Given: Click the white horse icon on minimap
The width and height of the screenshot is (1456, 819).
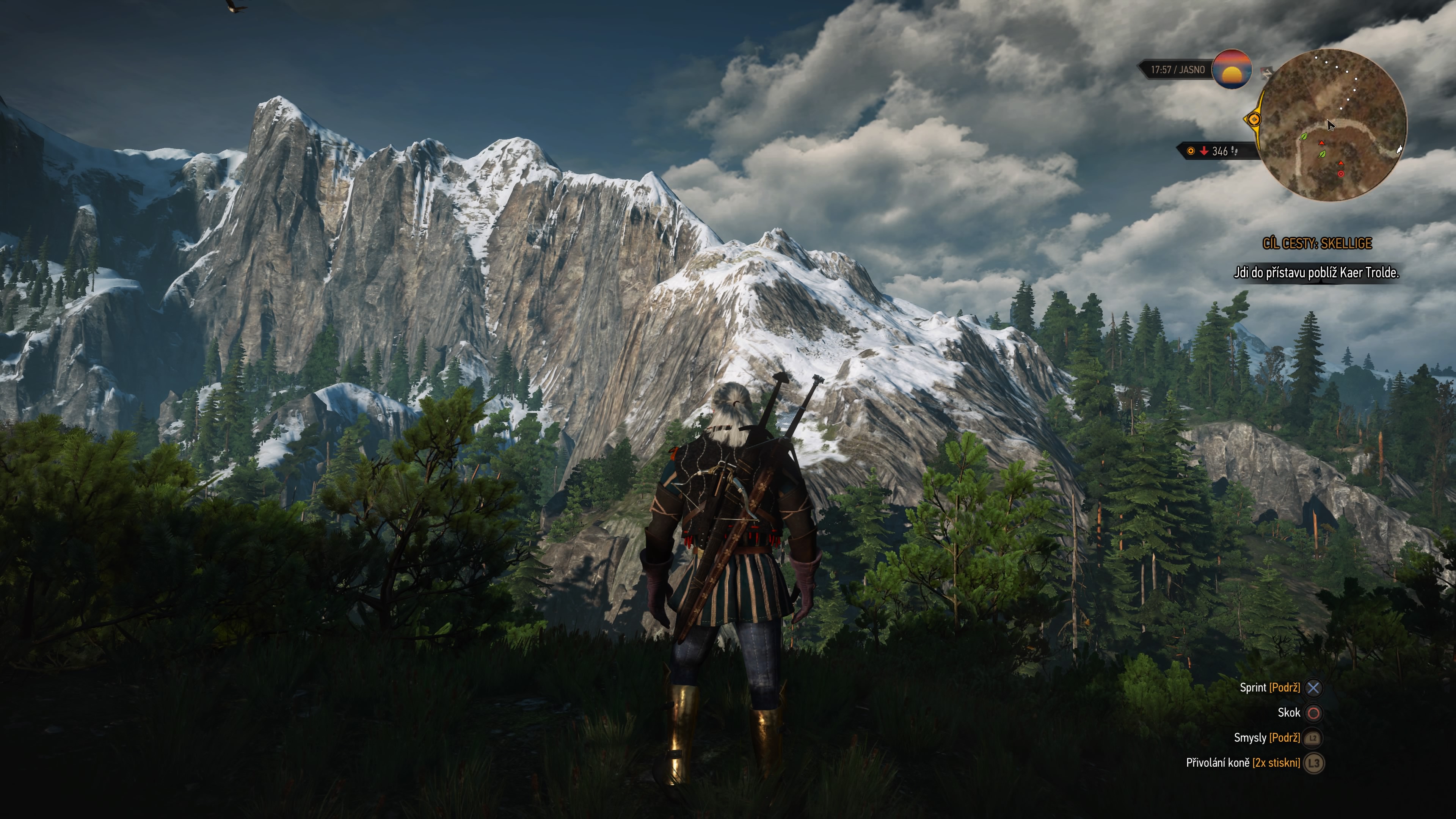Looking at the screenshot, I should [x=1400, y=149].
